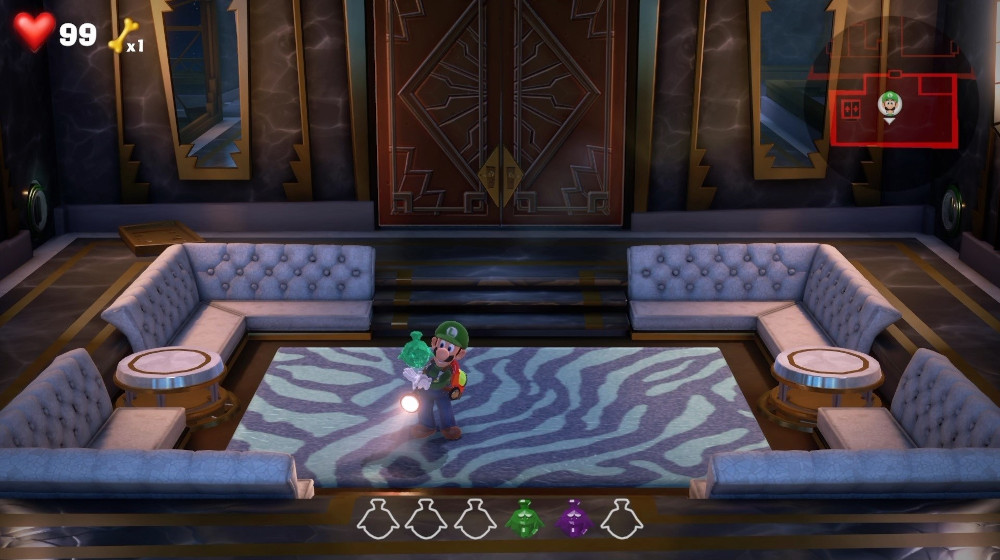Select the golden bone item icon
The width and height of the screenshot is (1000, 560).
tap(123, 35)
